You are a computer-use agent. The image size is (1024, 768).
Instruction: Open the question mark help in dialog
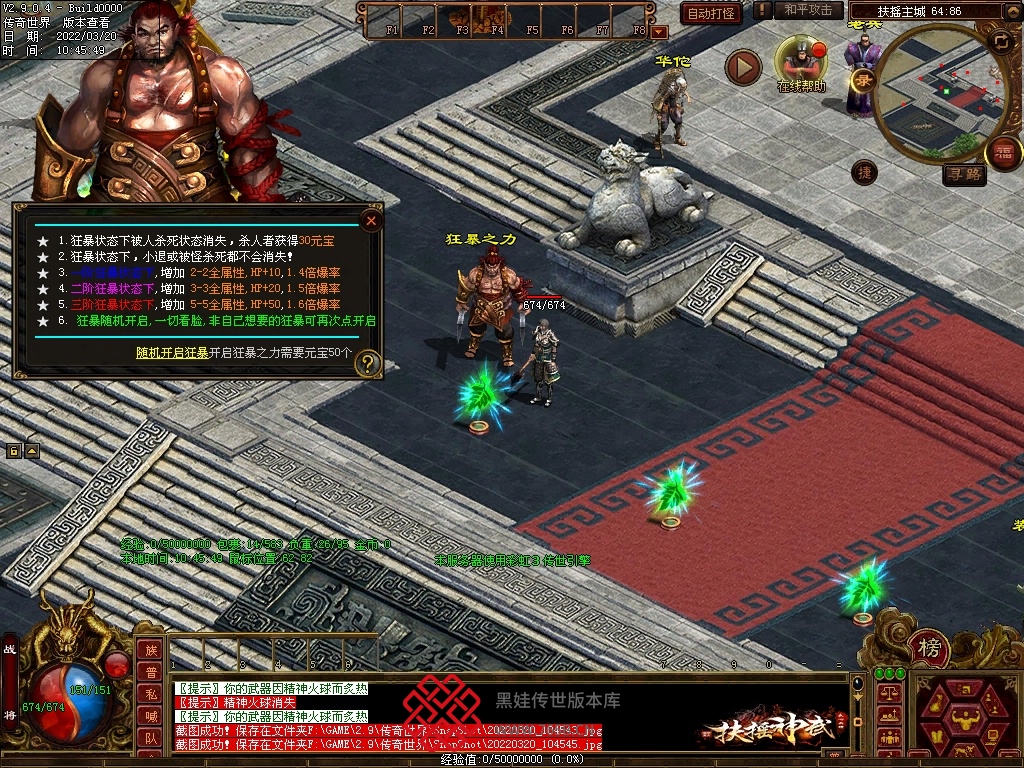click(368, 363)
